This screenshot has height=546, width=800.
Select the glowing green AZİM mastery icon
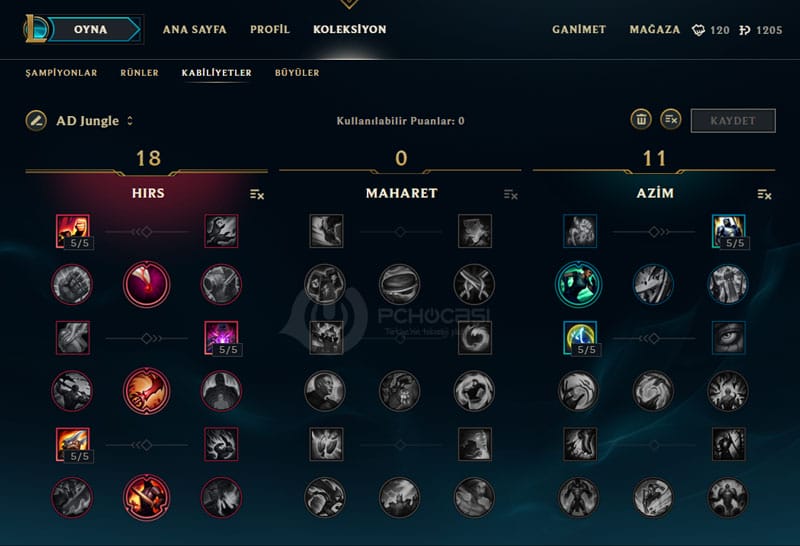579,284
